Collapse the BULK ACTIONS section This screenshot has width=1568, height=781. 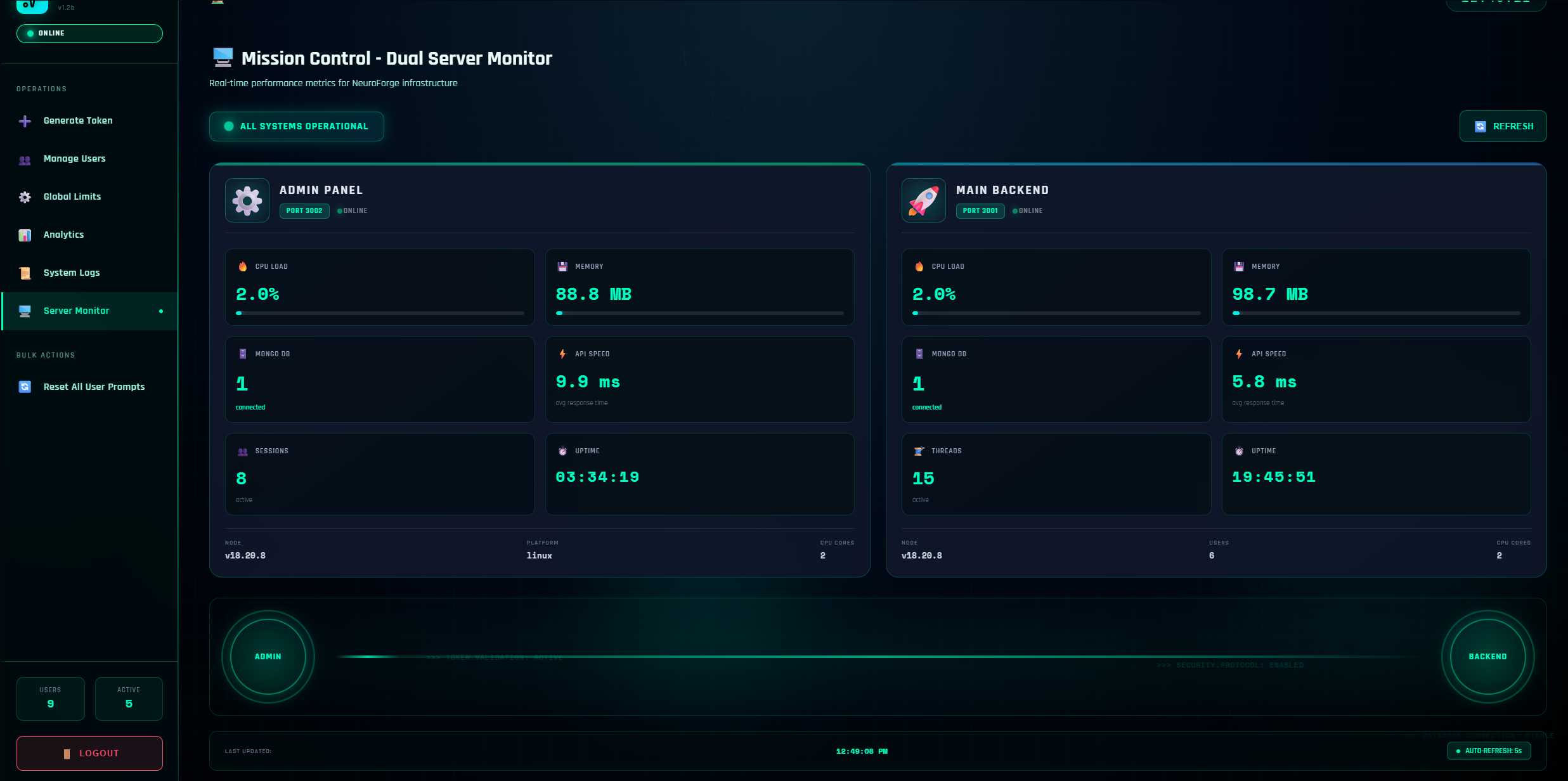pyautogui.click(x=45, y=355)
